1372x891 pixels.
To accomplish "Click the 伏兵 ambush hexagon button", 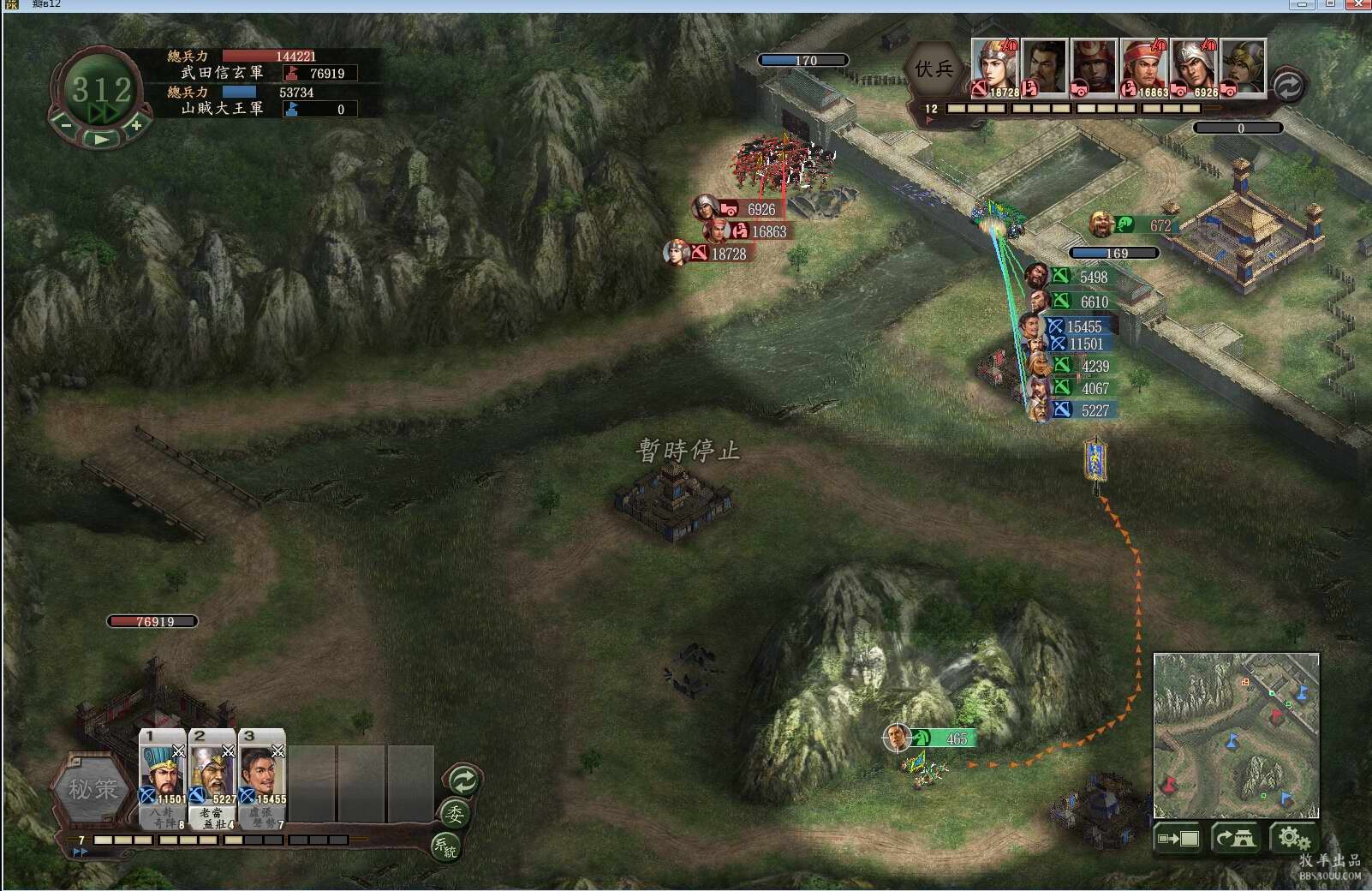I will click(x=934, y=69).
